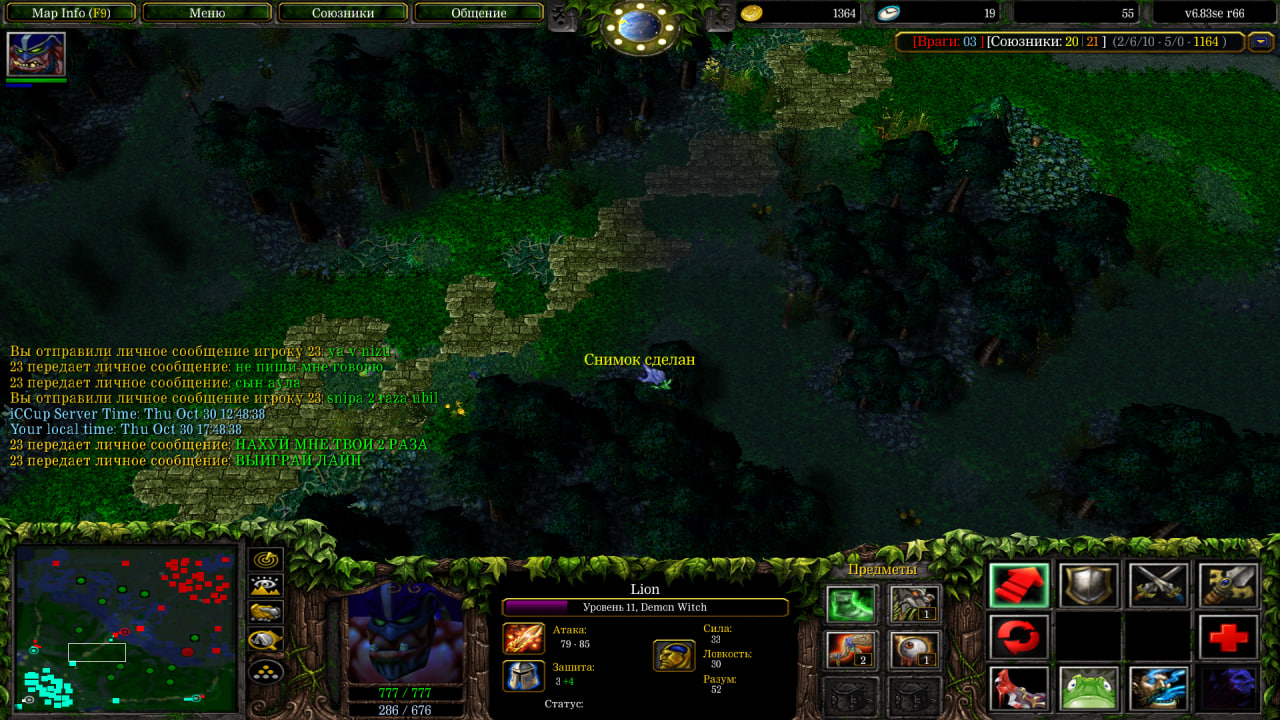Collapse the scoreboard with its arrow button
Viewport: 1280px width, 720px height.
point(1262,42)
